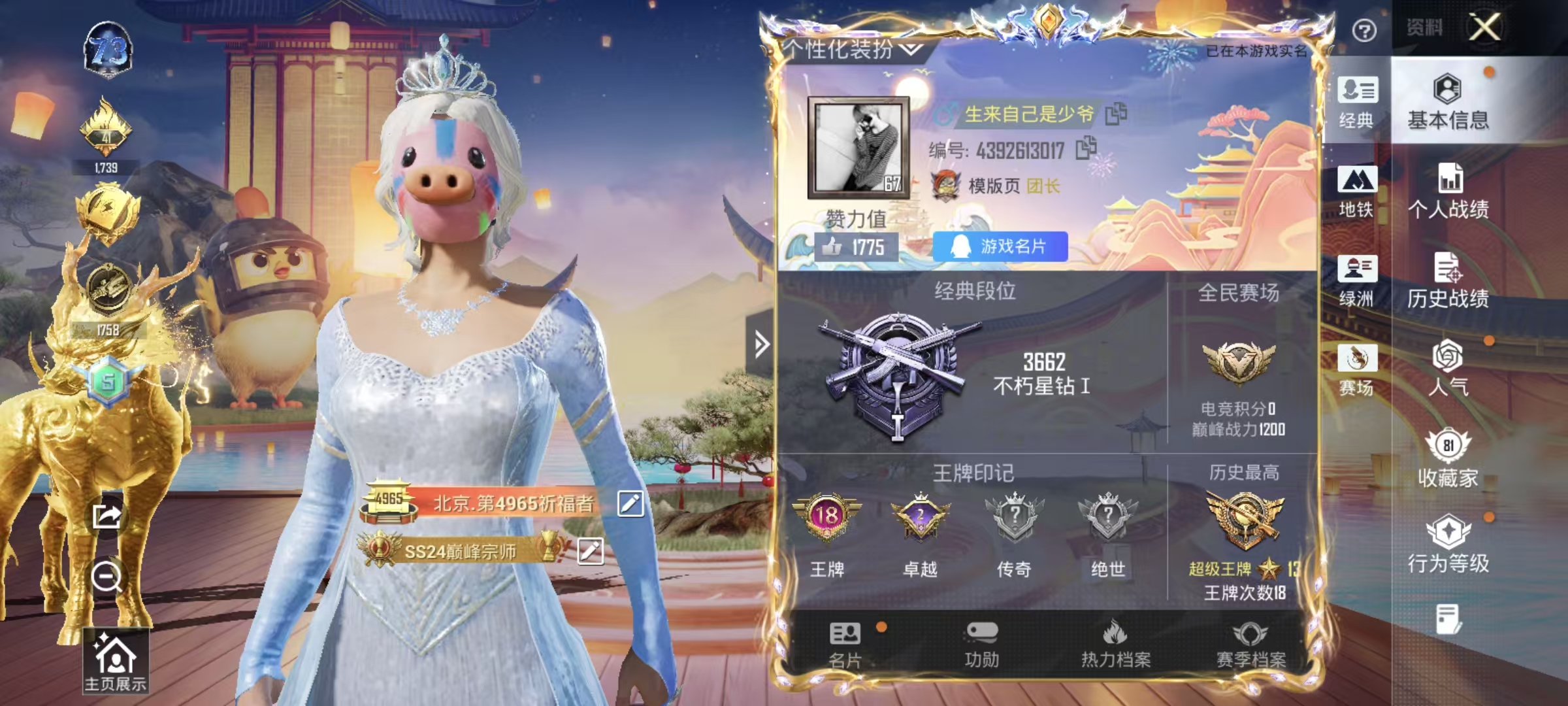Copy the player ID number 4392613017

tap(1086, 148)
